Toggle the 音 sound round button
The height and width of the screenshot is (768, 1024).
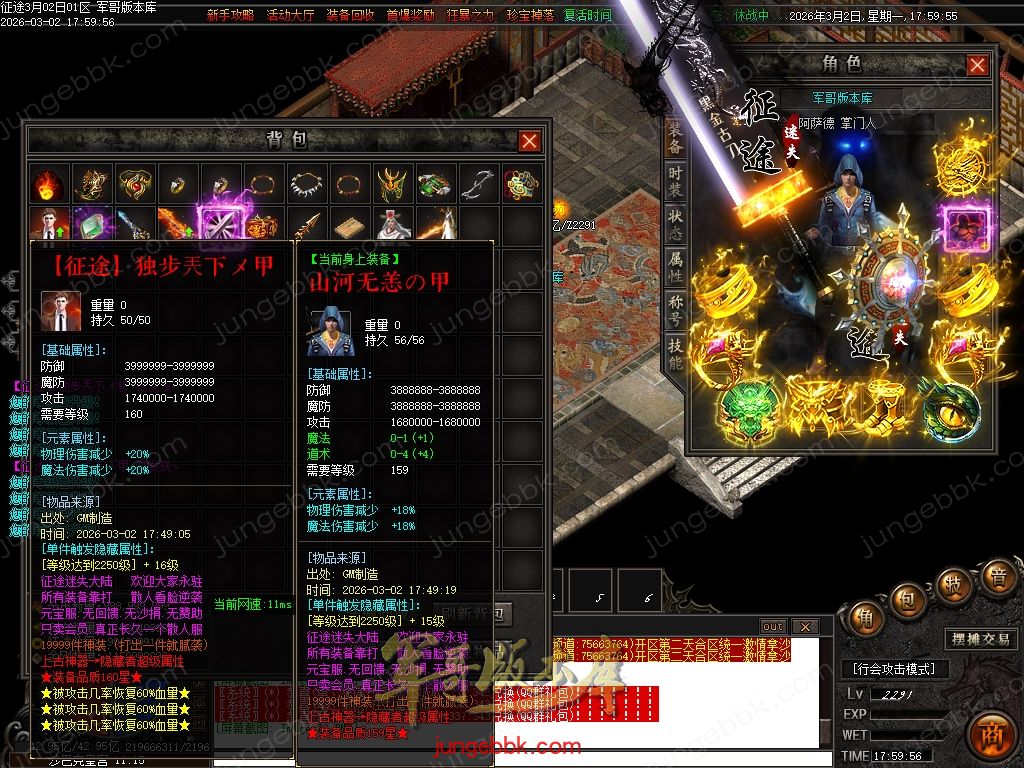pos(997,577)
